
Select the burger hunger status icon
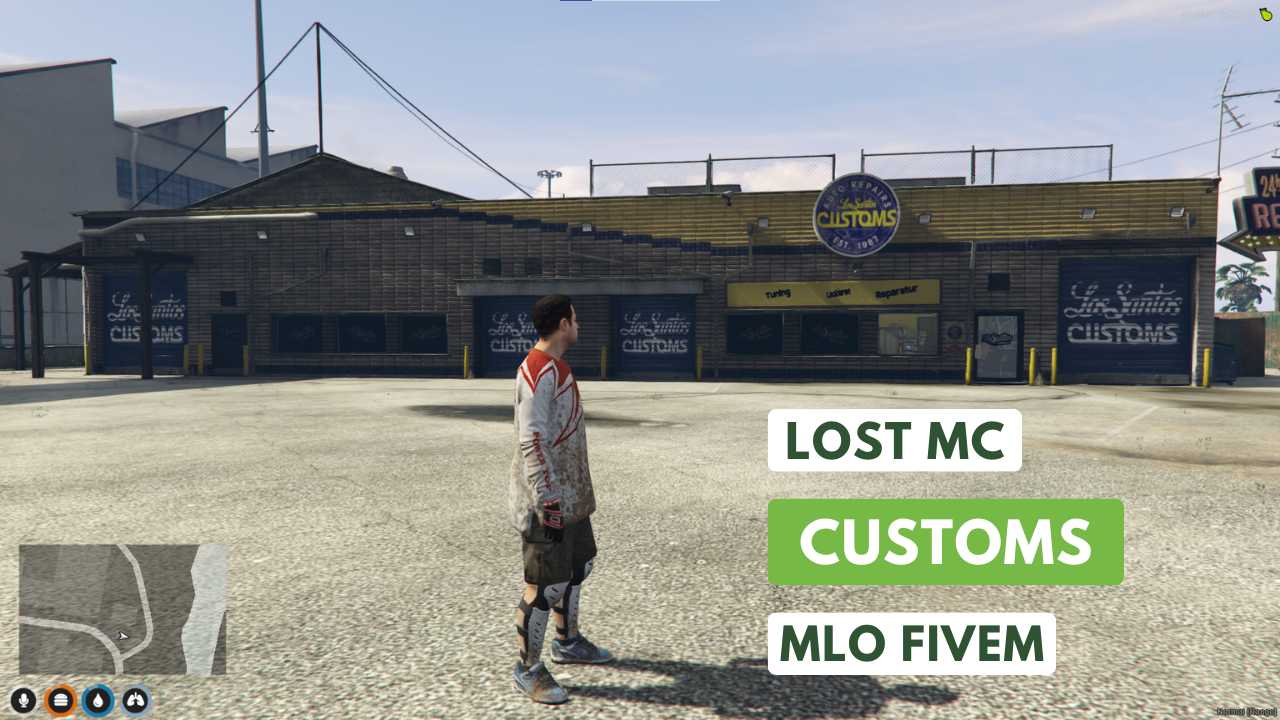tap(61, 700)
